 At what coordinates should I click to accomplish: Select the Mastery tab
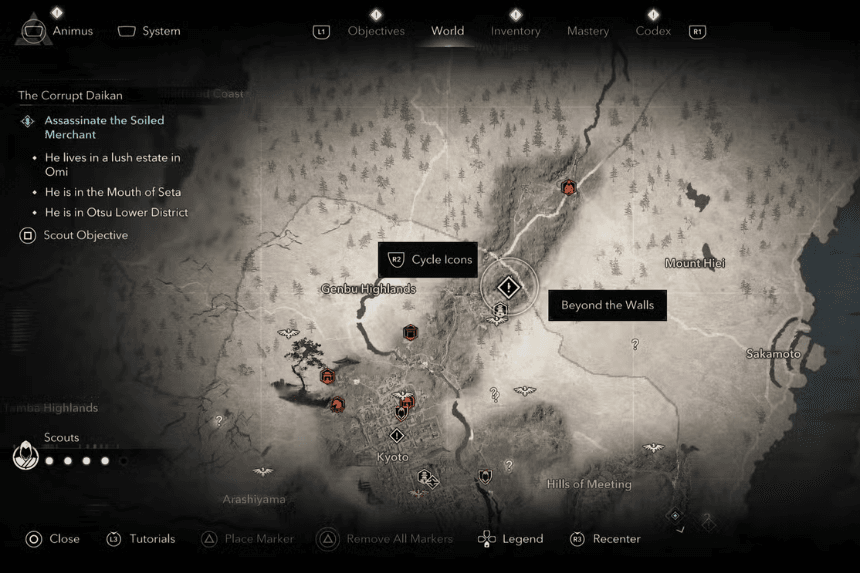[x=588, y=31]
